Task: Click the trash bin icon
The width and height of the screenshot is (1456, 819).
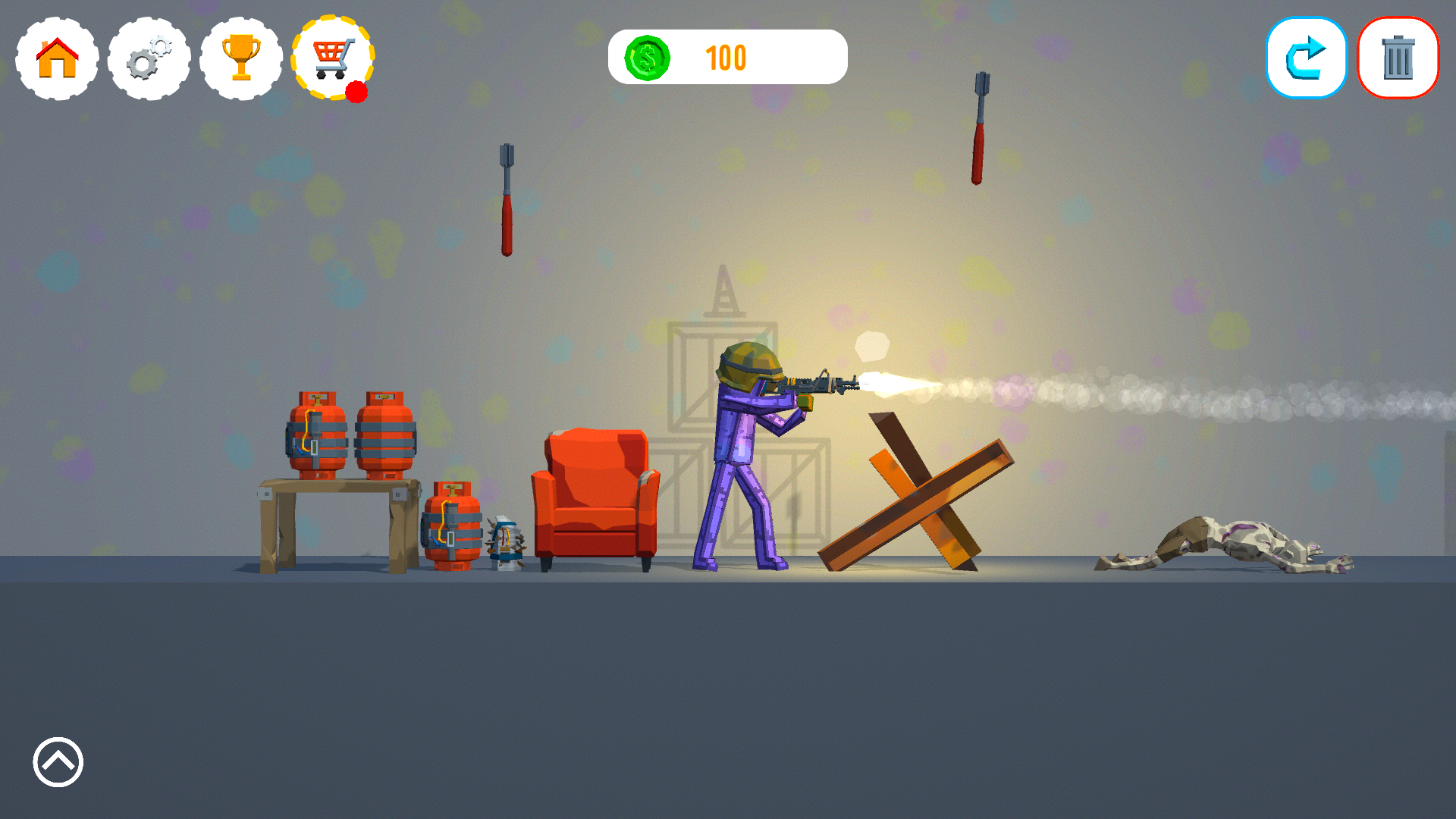Action: pos(1398,57)
